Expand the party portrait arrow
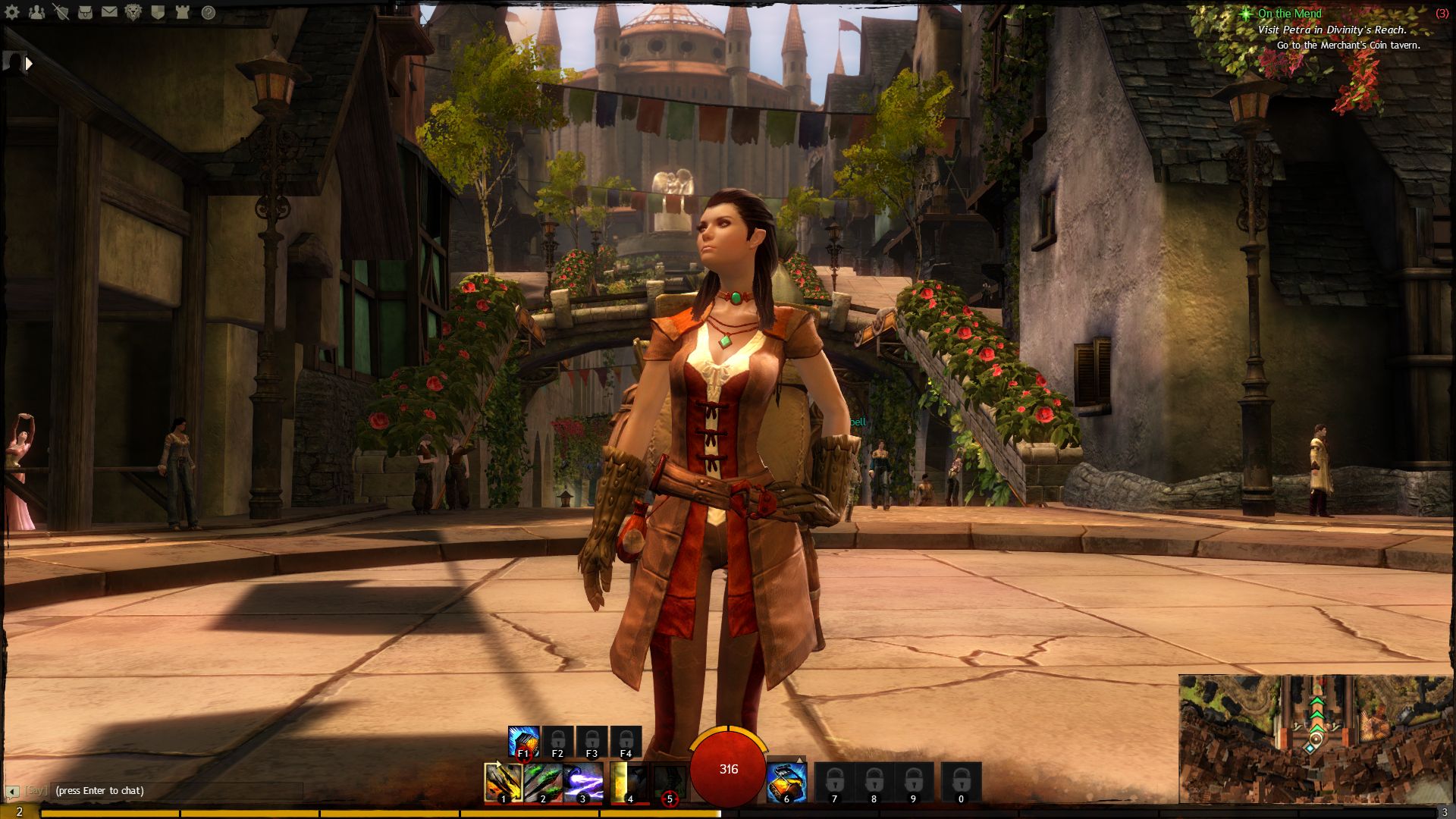The height and width of the screenshot is (819, 1456). point(29,64)
